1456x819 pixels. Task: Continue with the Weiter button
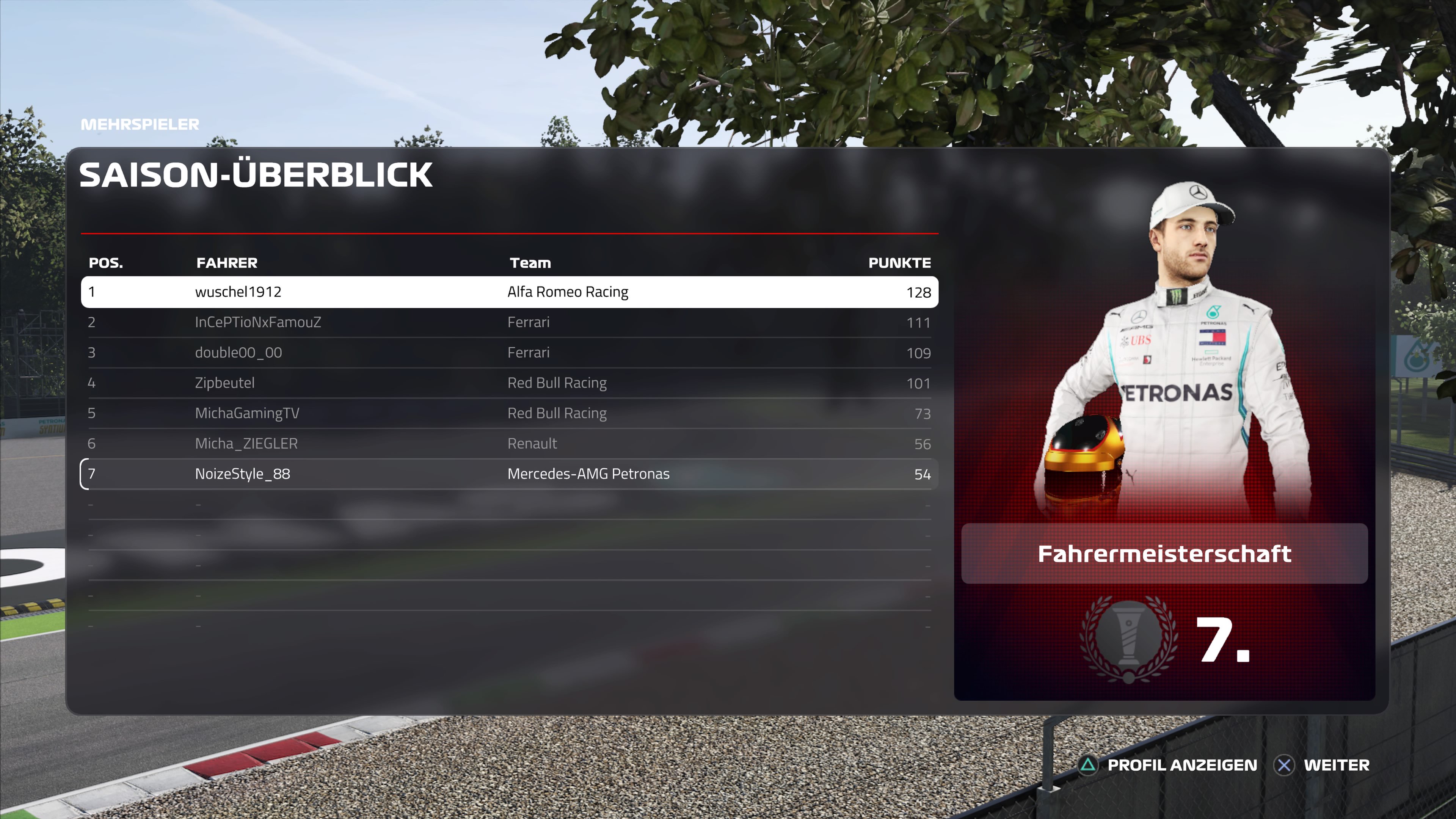(x=1323, y=765)
